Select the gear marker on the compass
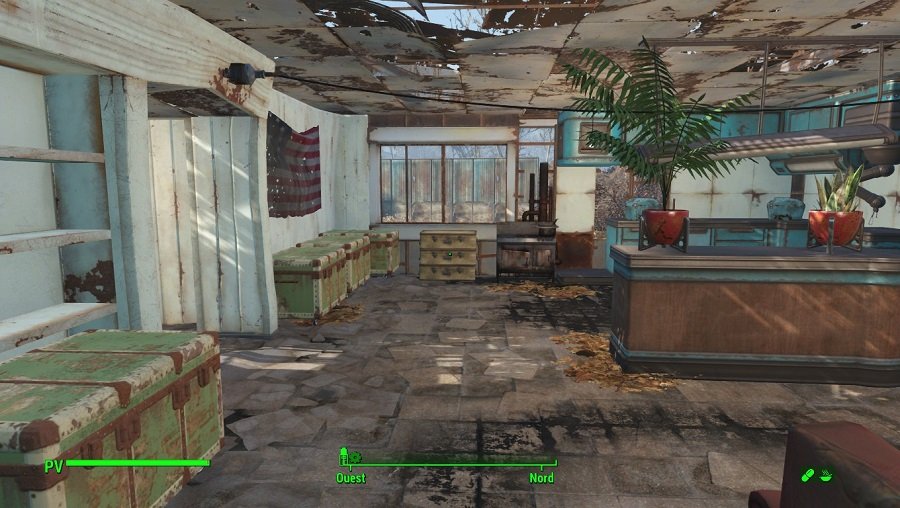The image size is (900, 508). point(354,457)
